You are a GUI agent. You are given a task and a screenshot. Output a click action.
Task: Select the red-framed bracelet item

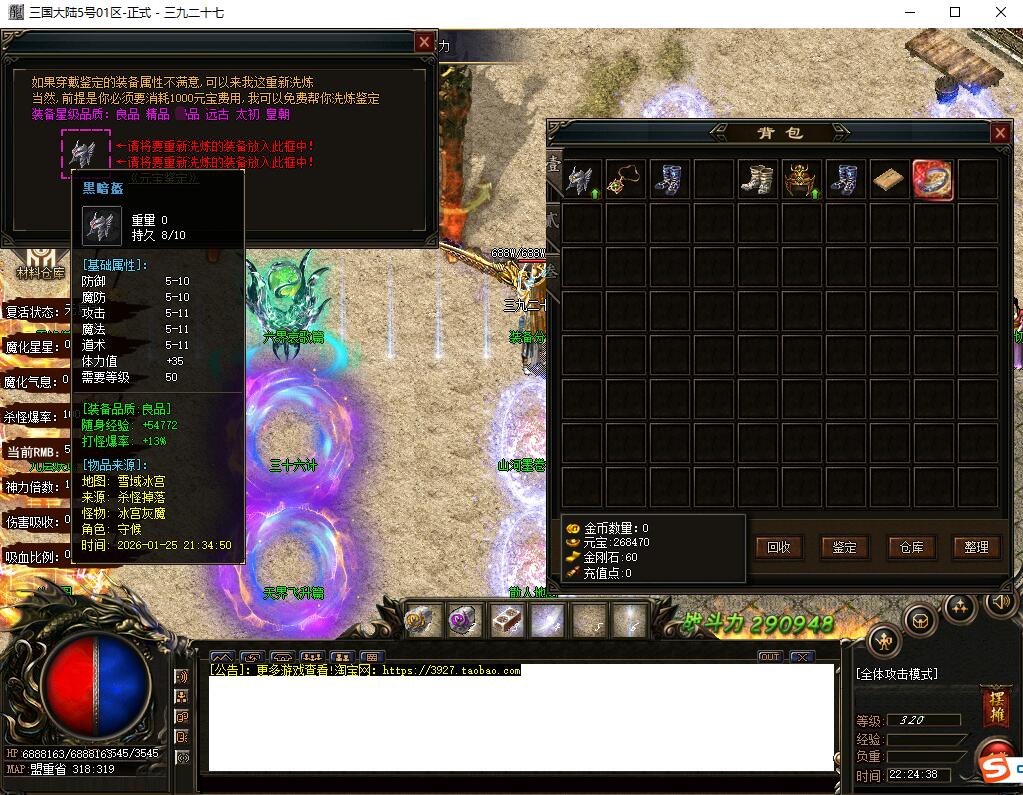click(x=932, y=180)
